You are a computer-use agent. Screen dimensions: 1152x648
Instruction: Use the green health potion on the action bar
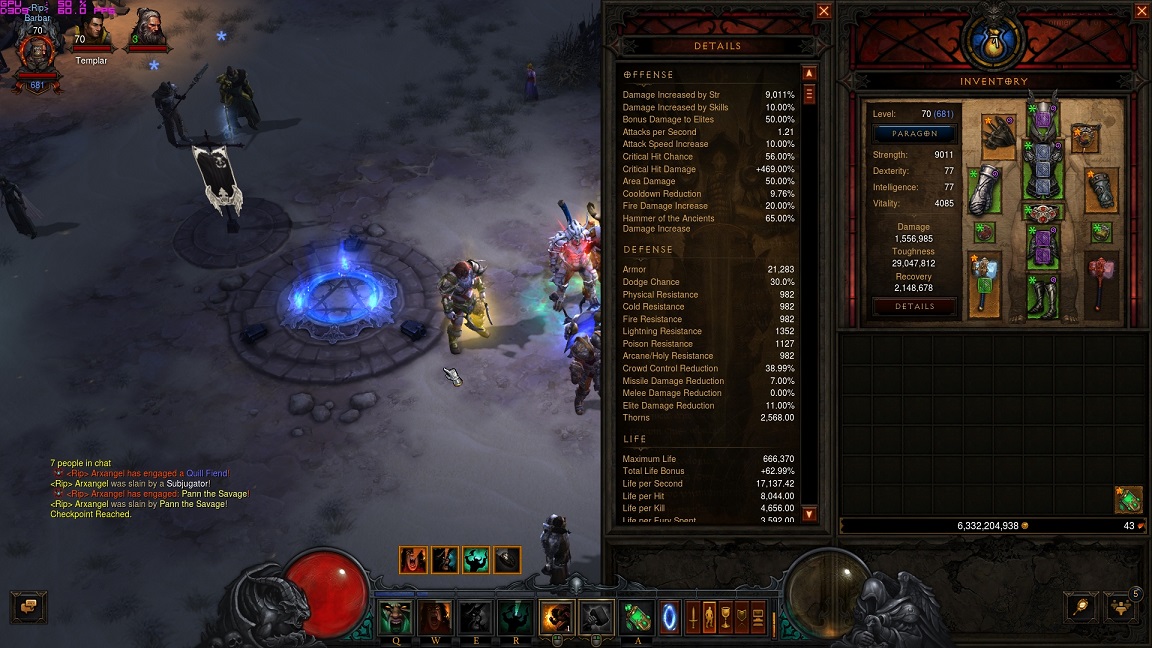637,616
